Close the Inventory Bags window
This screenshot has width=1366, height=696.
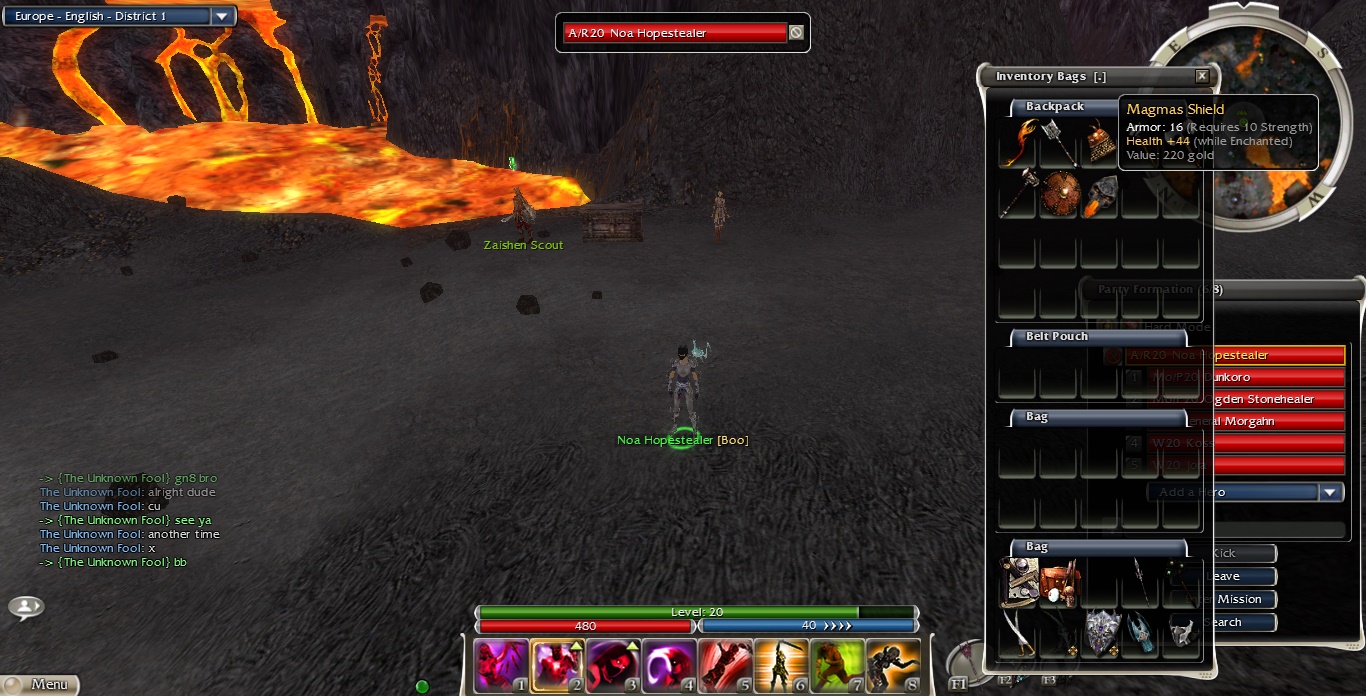click(x=1202, y=76)
